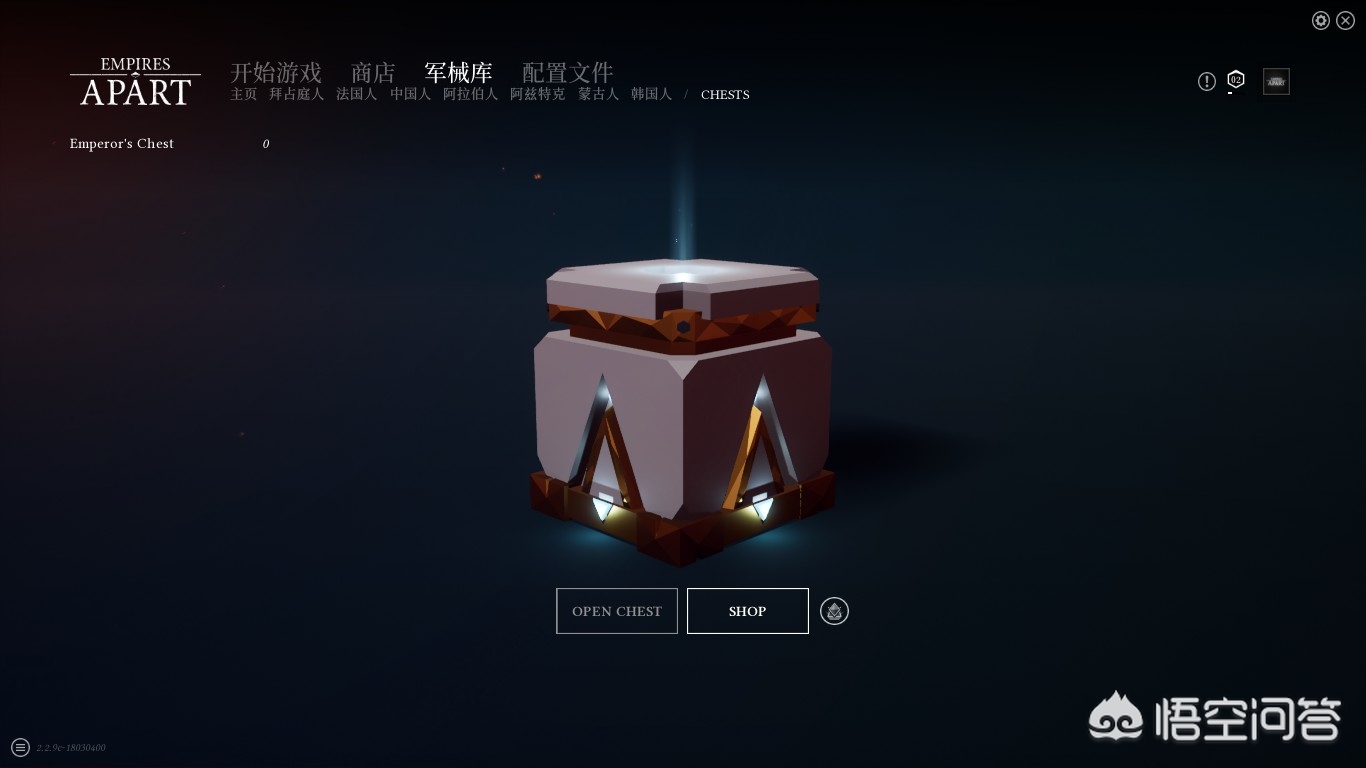Open the 配置文件 profile menu
Viewport: 1366px width, 768px height.
click(x=567, y=72)
